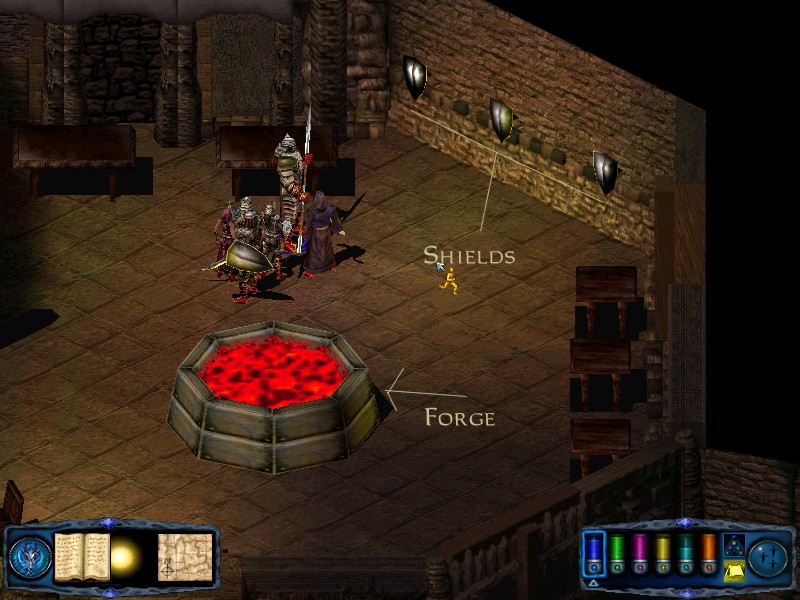Viewport: 800px width, 600px height.
Task: Click the small triangle below the blue vial
Action: coord(594,582)
